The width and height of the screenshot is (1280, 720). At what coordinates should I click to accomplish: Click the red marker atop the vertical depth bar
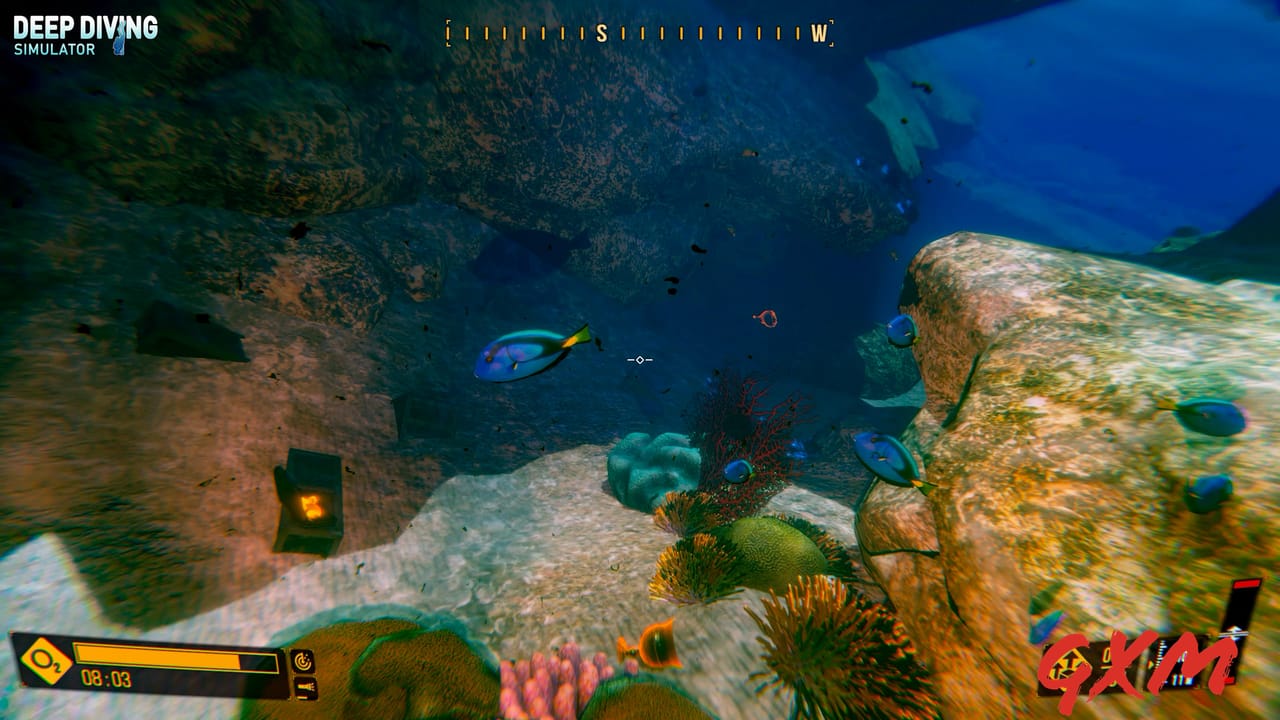point(1245,584)
